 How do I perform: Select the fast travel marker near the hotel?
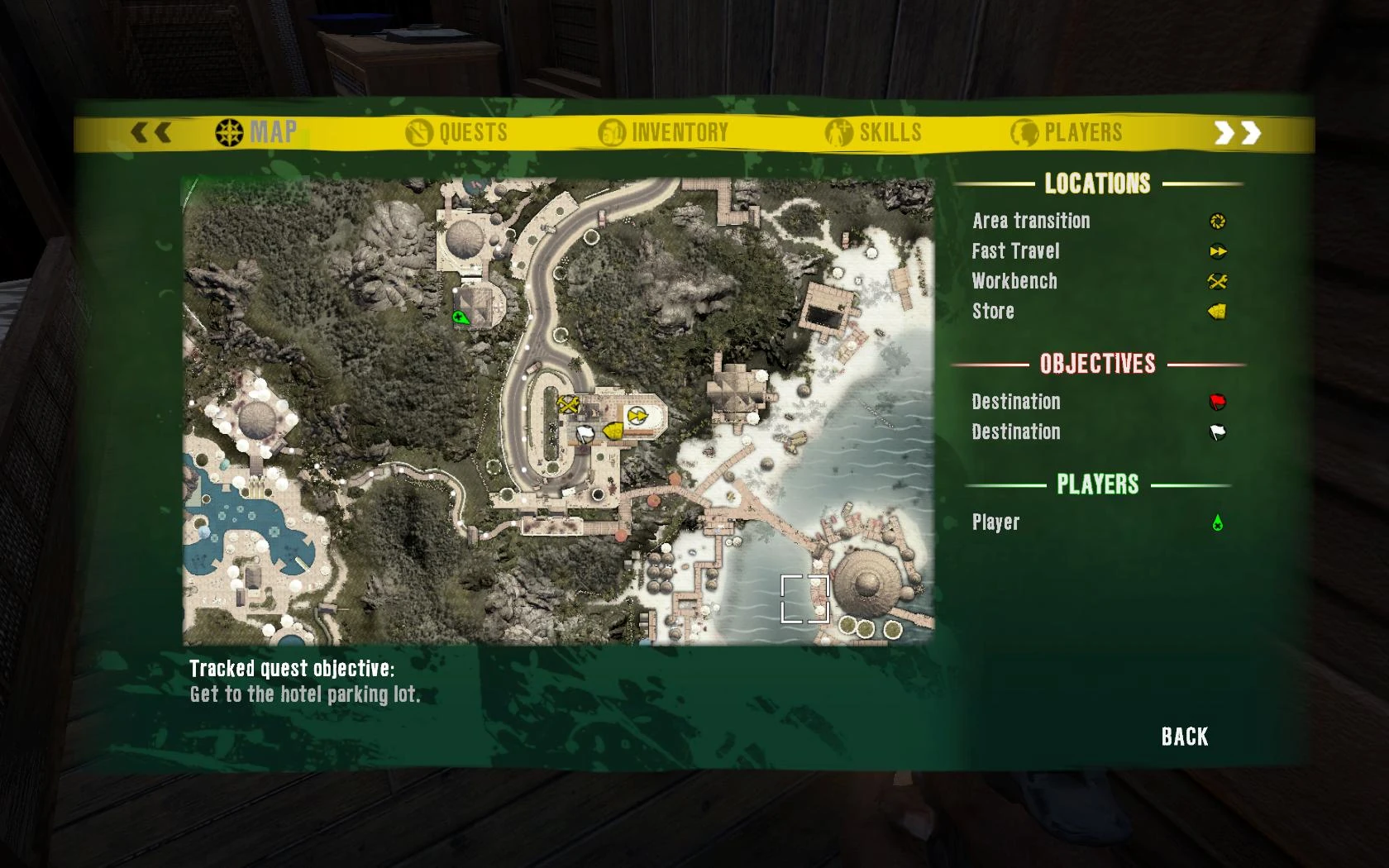tap(637, 415)
